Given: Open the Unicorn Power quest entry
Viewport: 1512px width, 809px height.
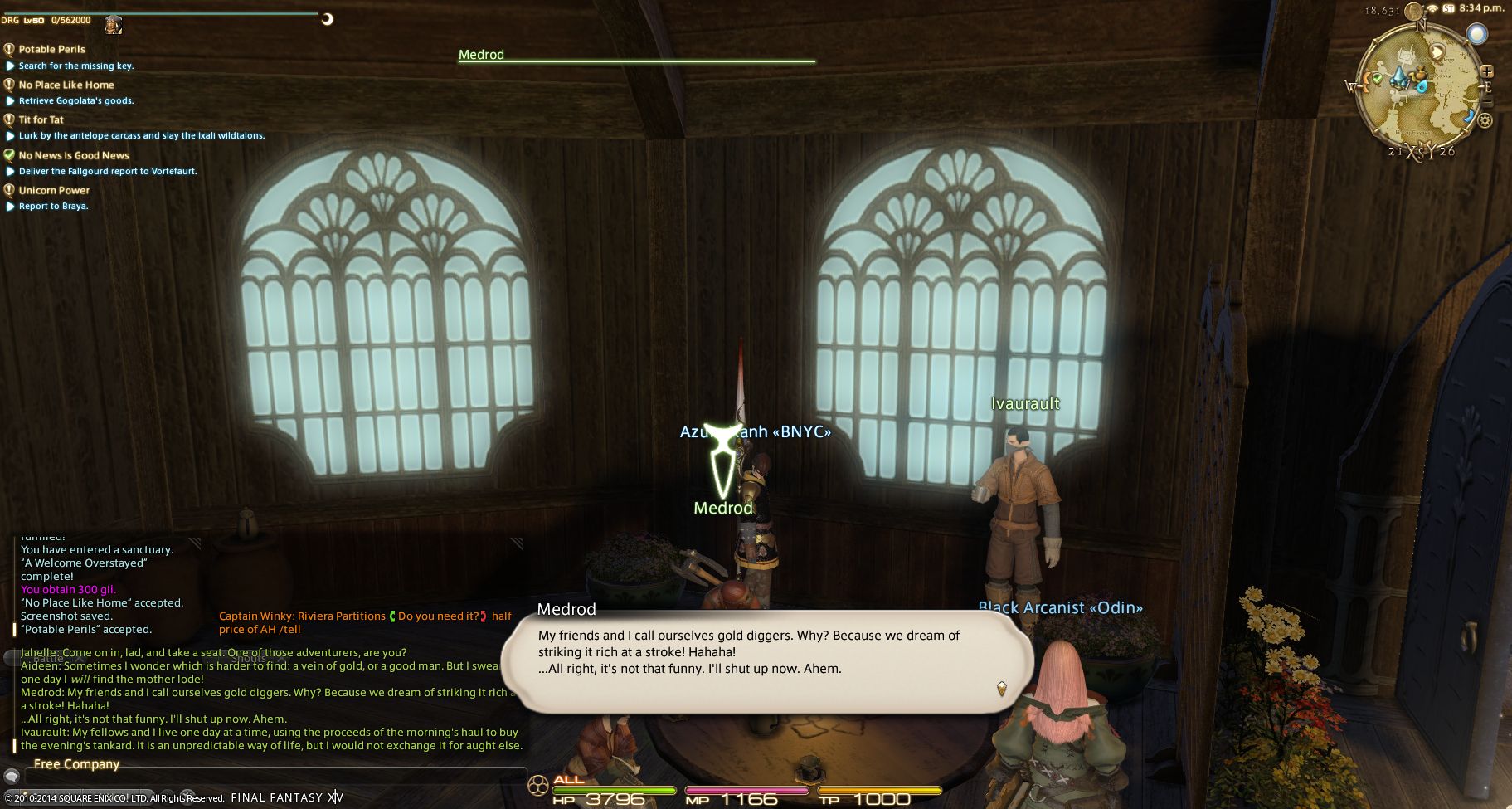Looking at the screenshot, I should point(54,190).
